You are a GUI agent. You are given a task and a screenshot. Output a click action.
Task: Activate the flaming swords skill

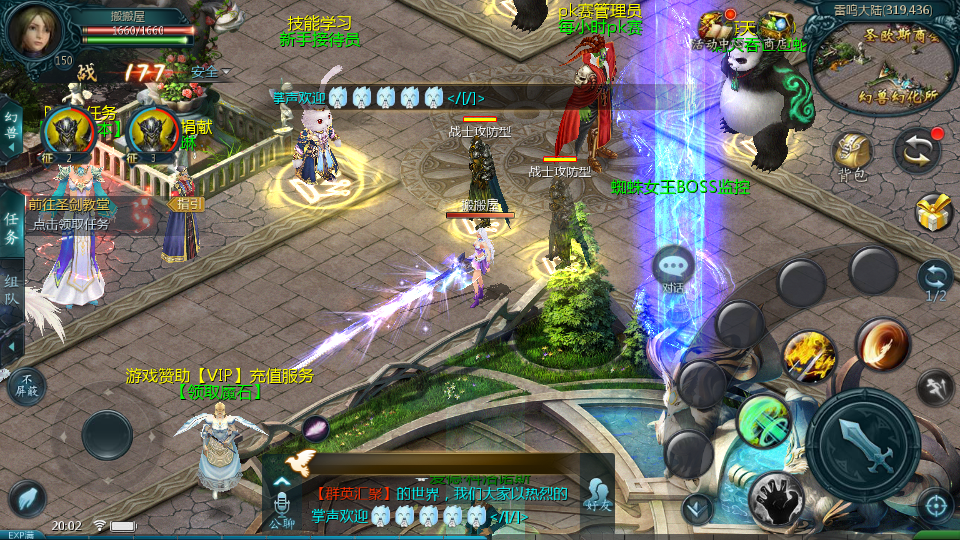coord(809,356)
